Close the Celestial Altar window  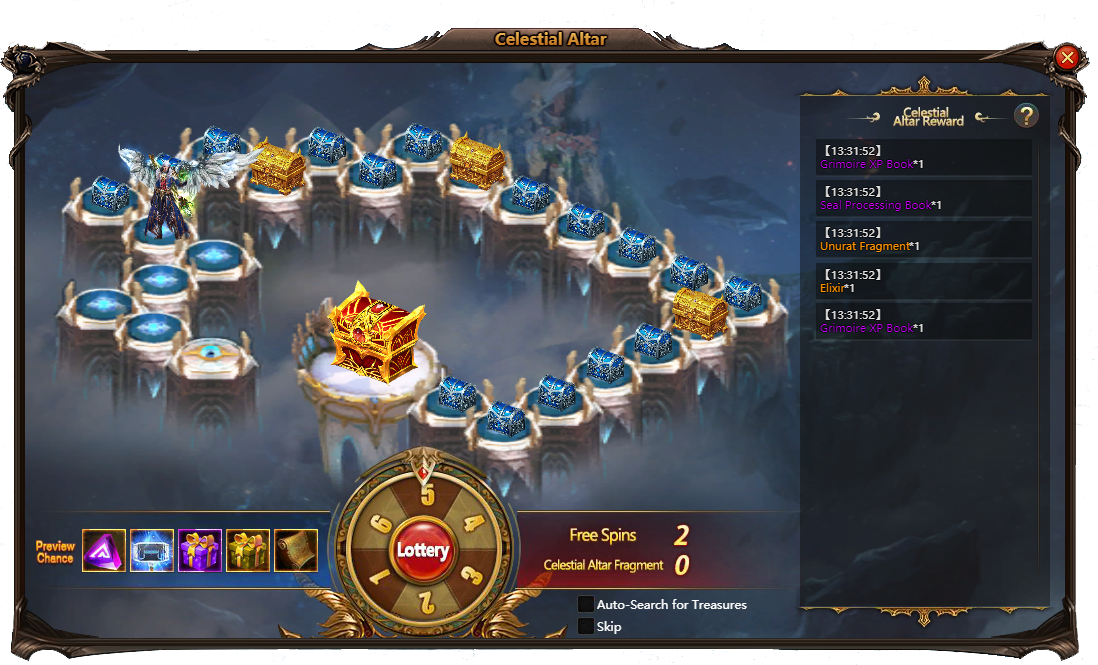pos(1067,57)
